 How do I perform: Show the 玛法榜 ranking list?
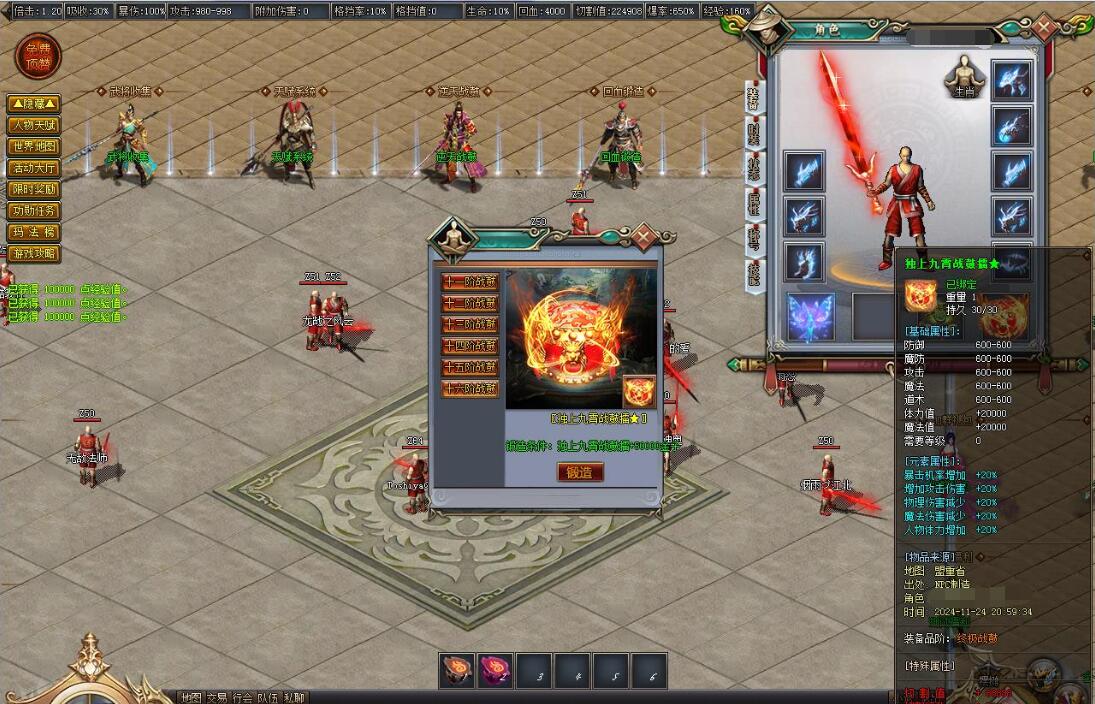(34, 232)
